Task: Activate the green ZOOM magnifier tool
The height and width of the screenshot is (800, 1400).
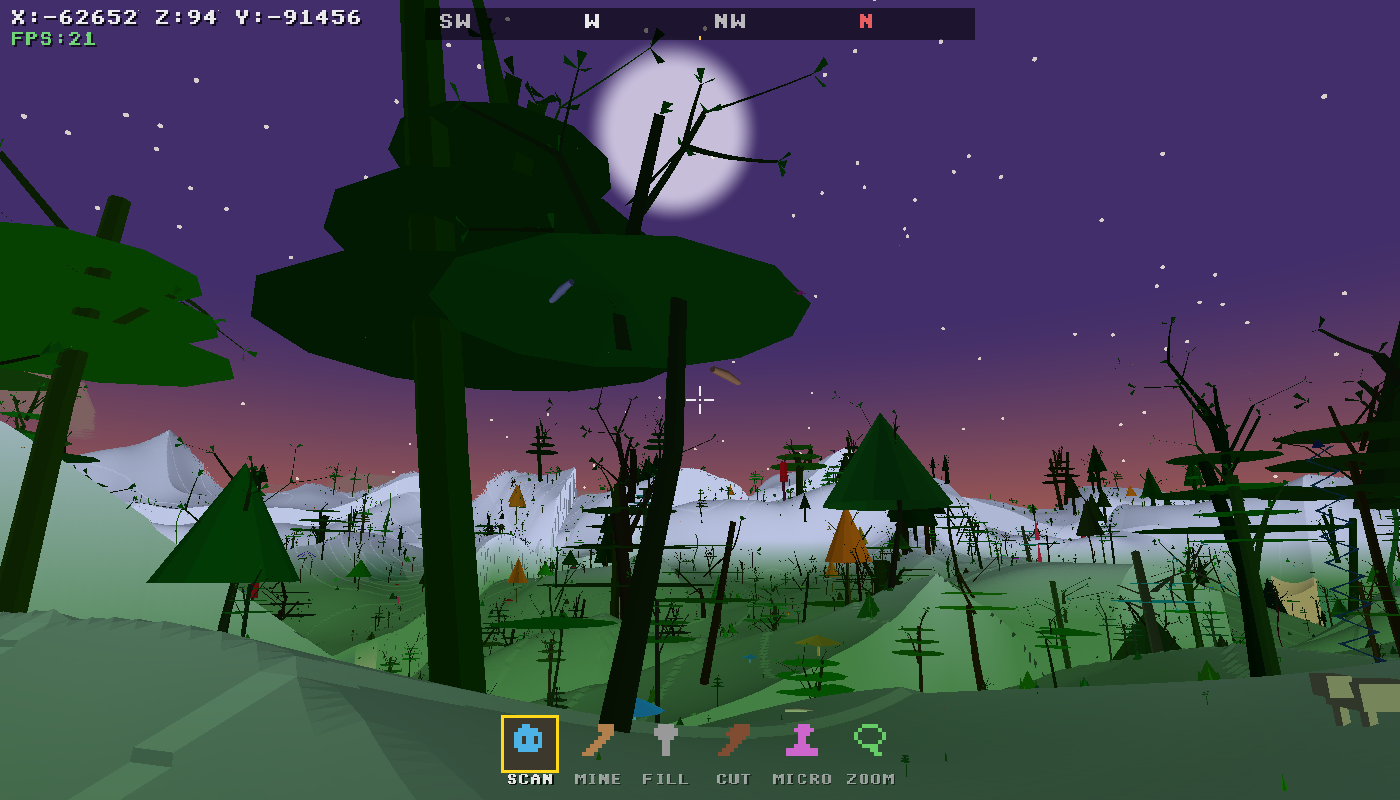Action: [870, 740]
